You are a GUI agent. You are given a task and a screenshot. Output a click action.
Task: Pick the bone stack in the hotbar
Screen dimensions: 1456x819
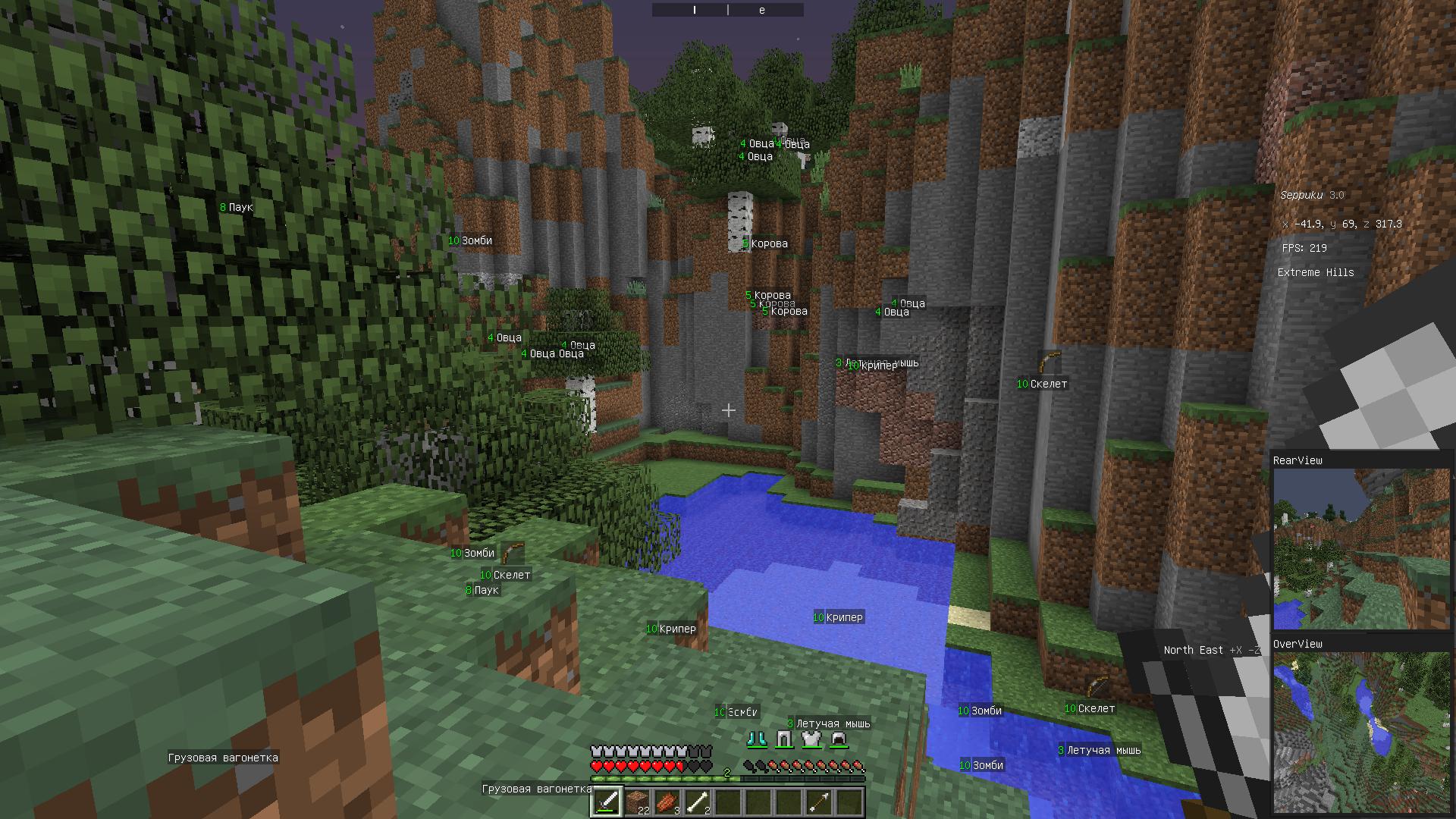tap(698, 802)
